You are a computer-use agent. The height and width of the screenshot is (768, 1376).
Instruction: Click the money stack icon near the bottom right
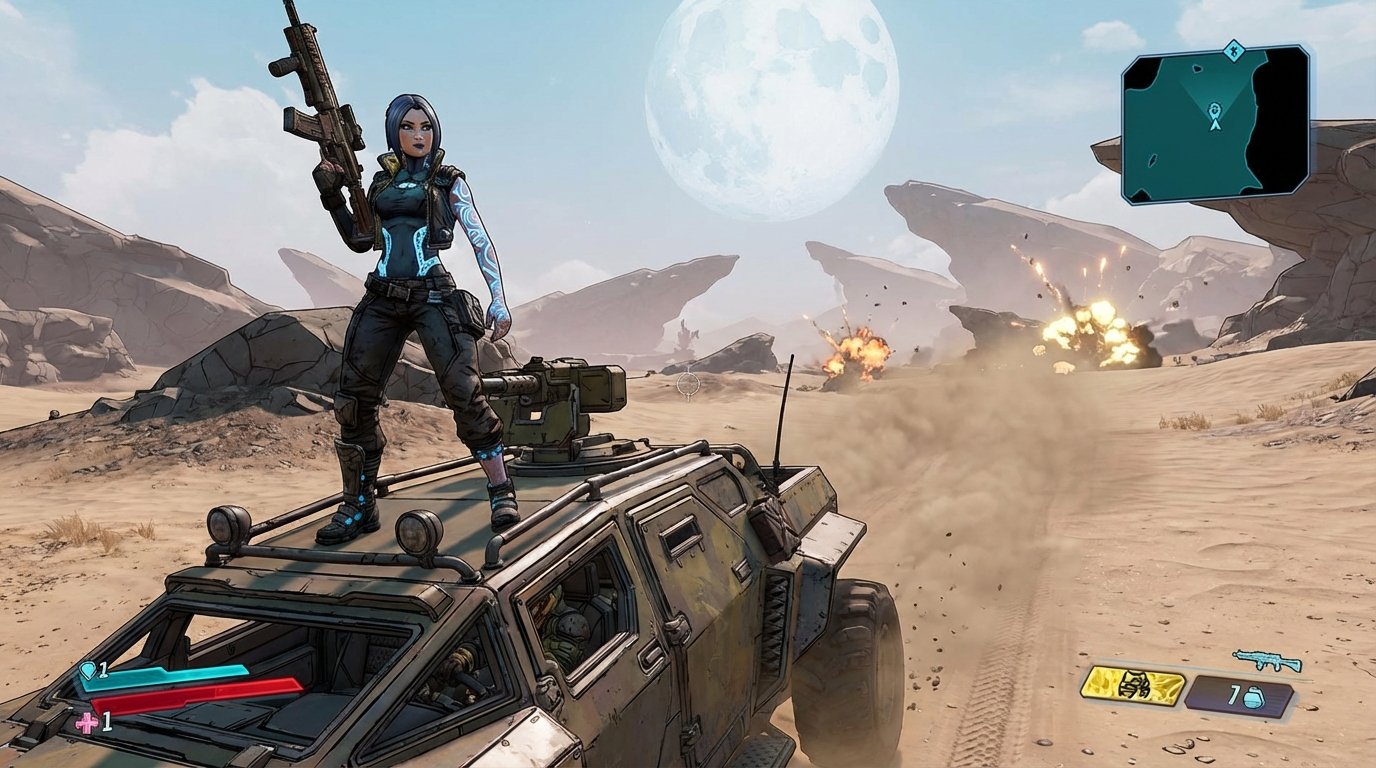pyautogui.click(x=1133, y=686)
